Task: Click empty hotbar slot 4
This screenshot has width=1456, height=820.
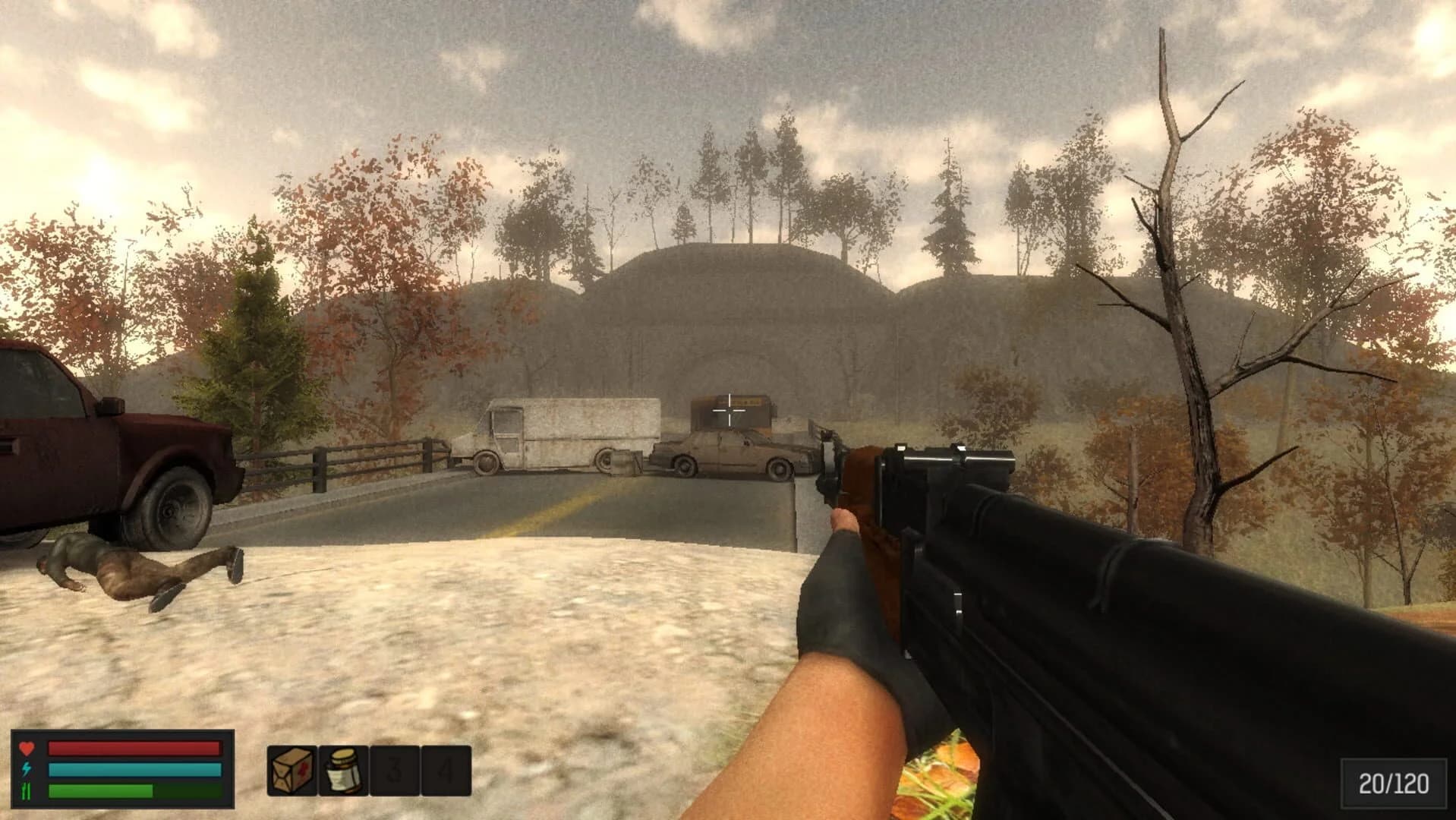Action: pyautogui.click(x=445, y=771)
